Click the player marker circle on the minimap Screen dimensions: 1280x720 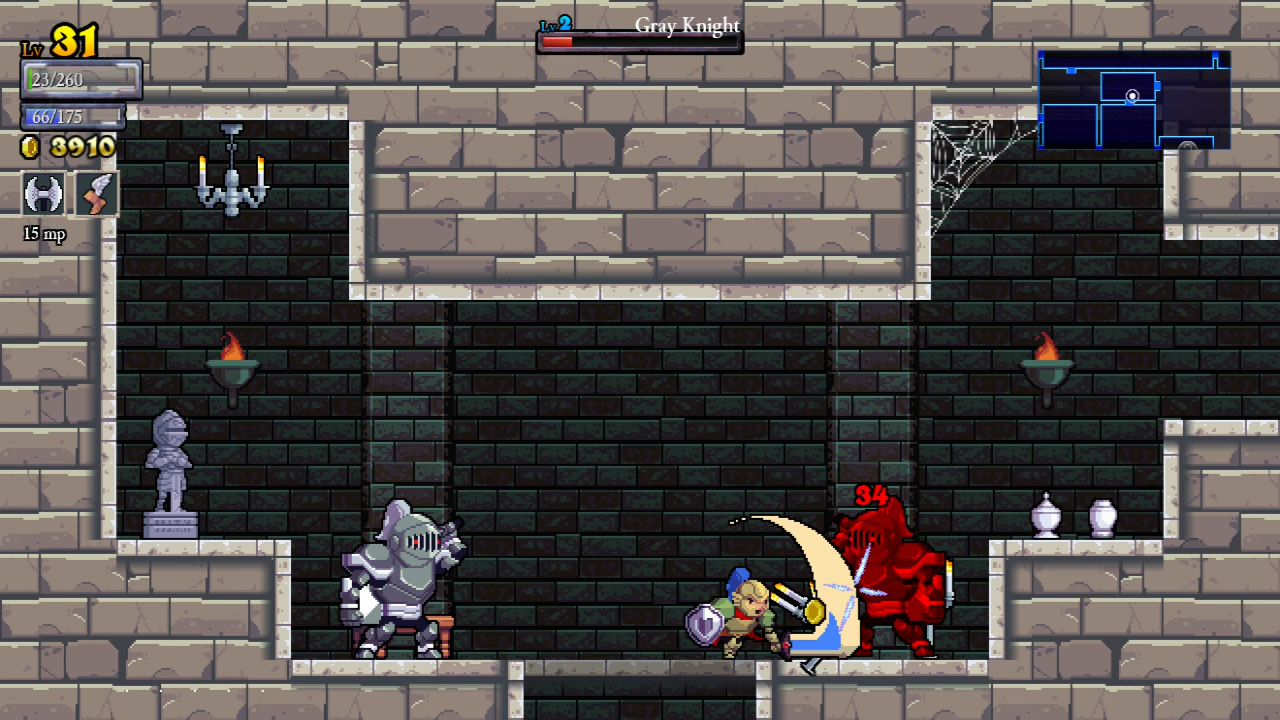click(x=1131, y=96)
